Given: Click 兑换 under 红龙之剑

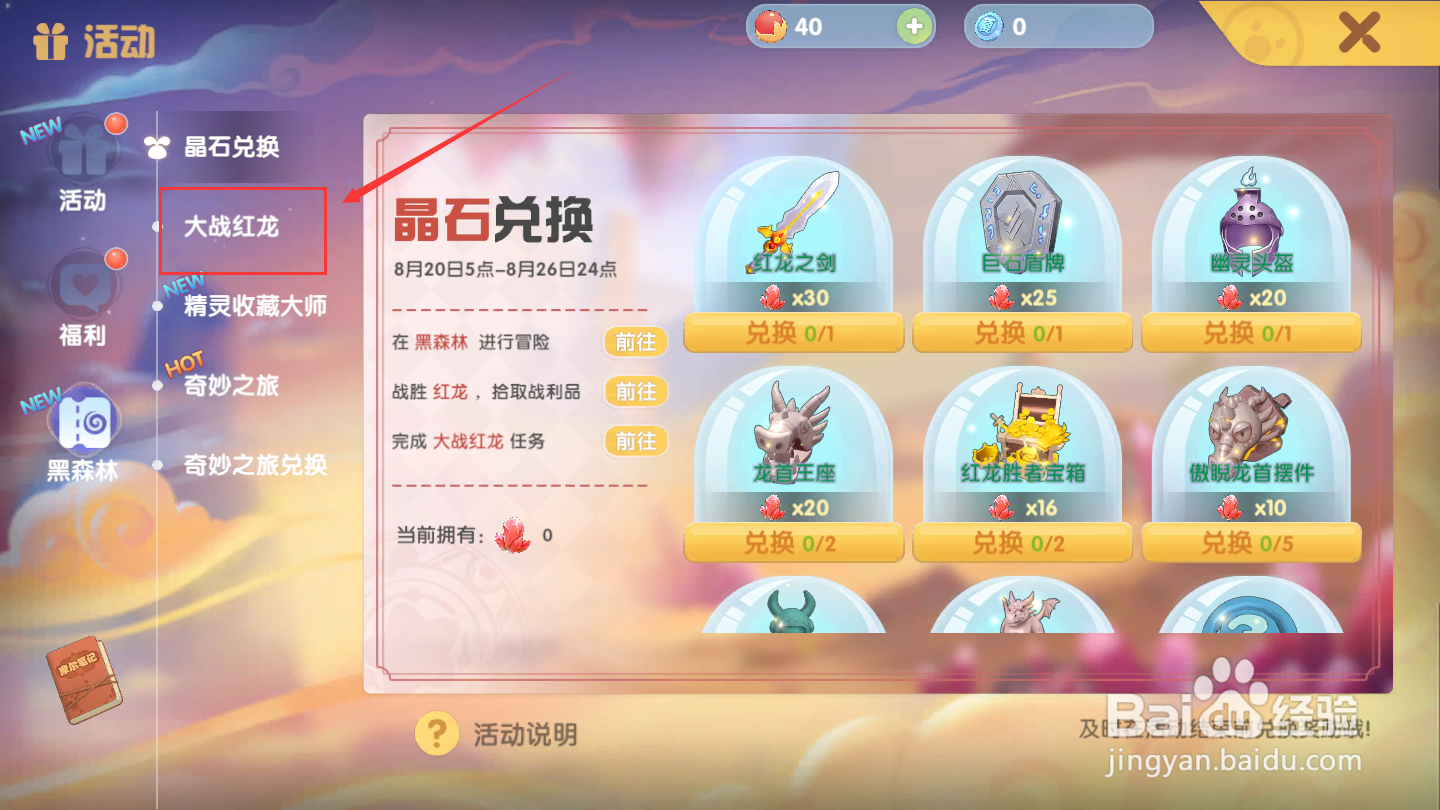Looking at the screenshot, I should [793, 333].
